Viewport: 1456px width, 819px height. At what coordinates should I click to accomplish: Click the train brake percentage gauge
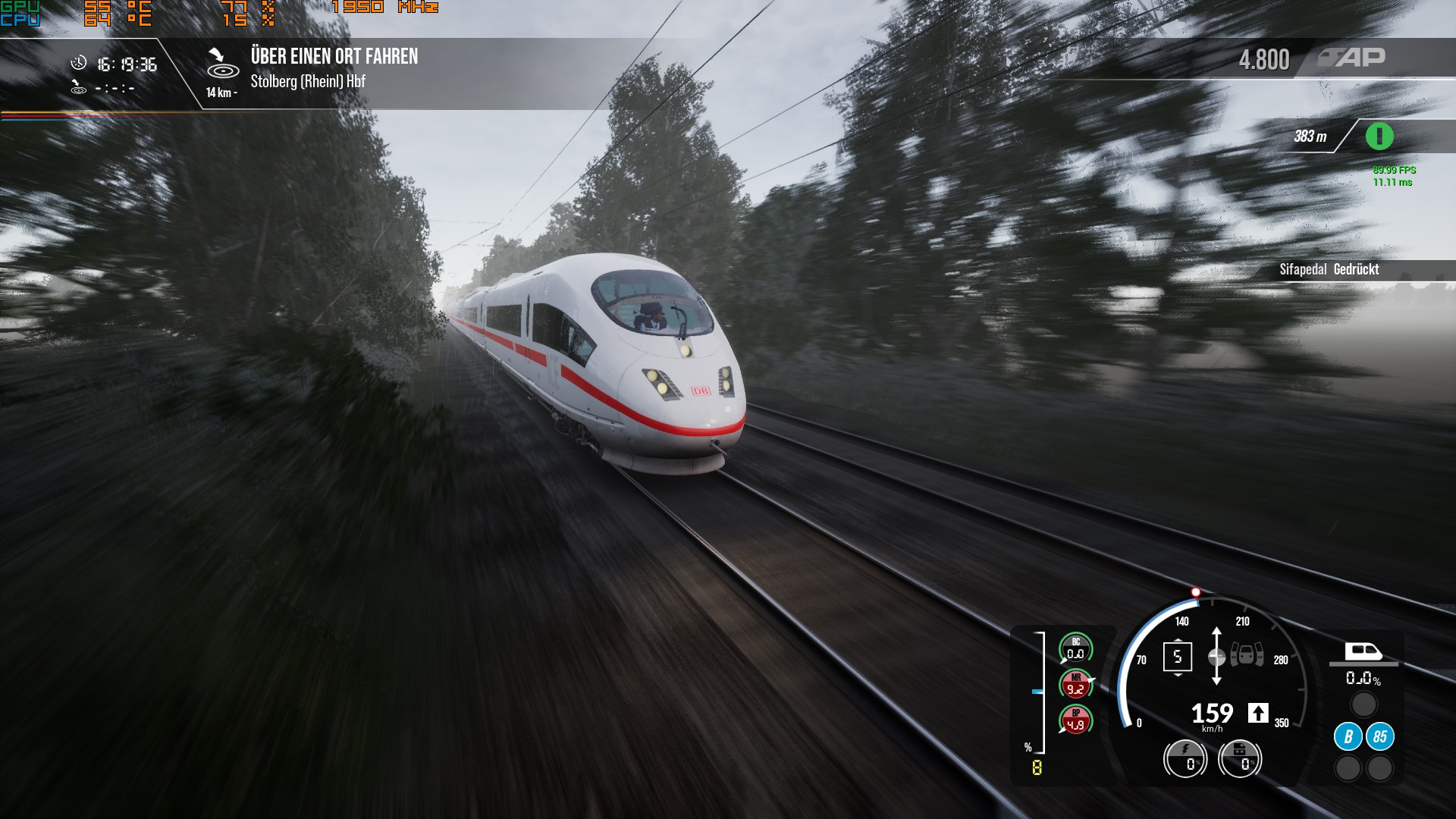point(1239,758)
